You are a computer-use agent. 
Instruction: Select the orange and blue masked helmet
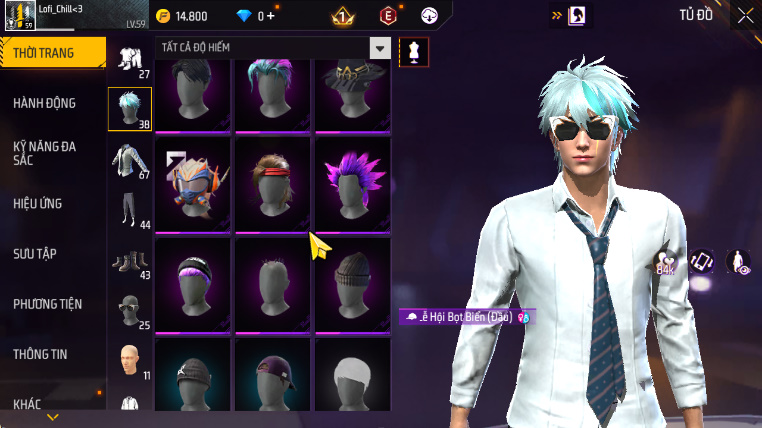coord(193,184)
